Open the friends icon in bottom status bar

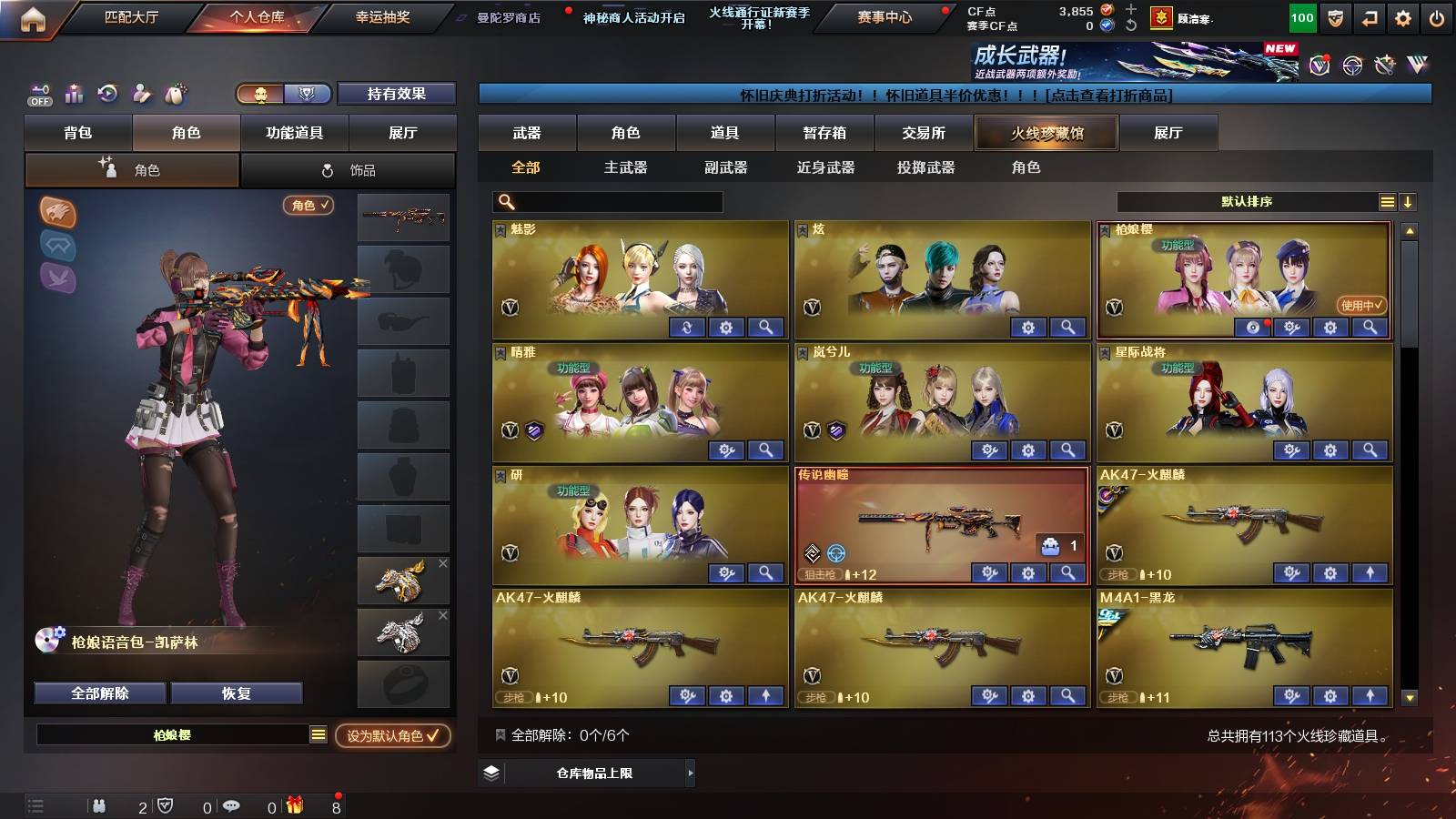pyautogui.click(x=100, y=806)
